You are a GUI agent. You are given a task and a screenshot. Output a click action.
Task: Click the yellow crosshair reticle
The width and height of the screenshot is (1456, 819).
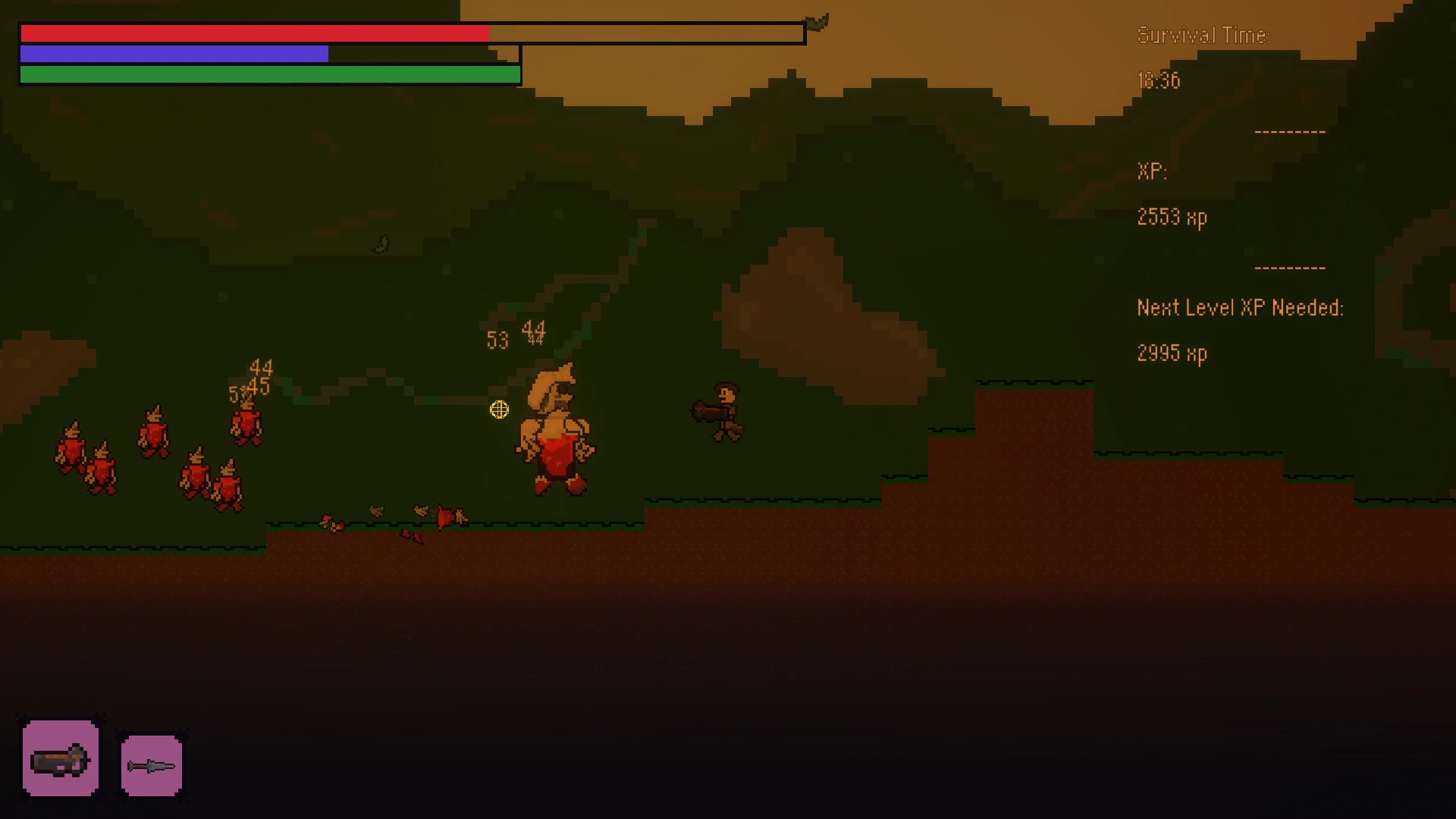click(x=500, y=409)
